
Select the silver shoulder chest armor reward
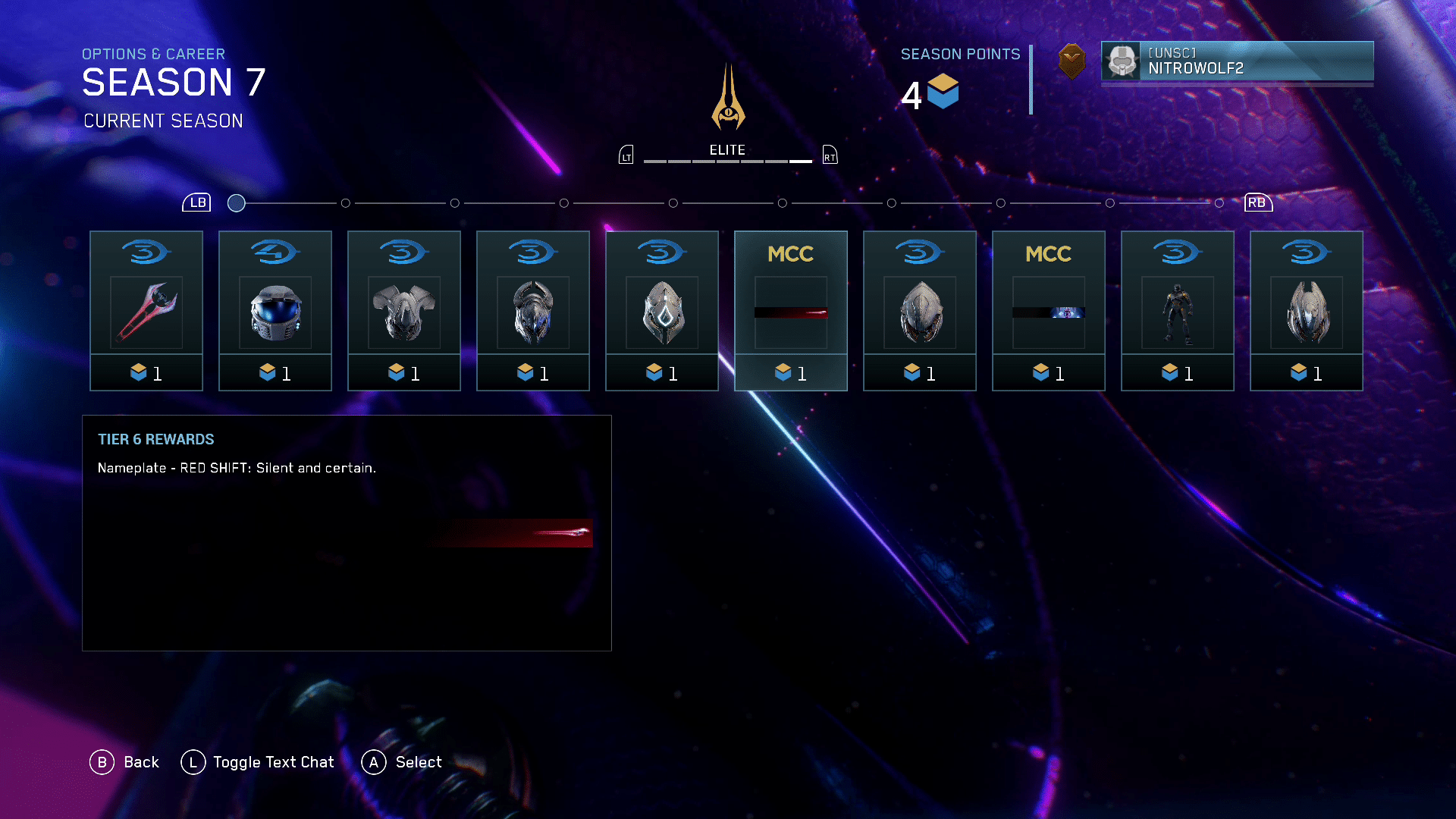[x=404, y=311]
